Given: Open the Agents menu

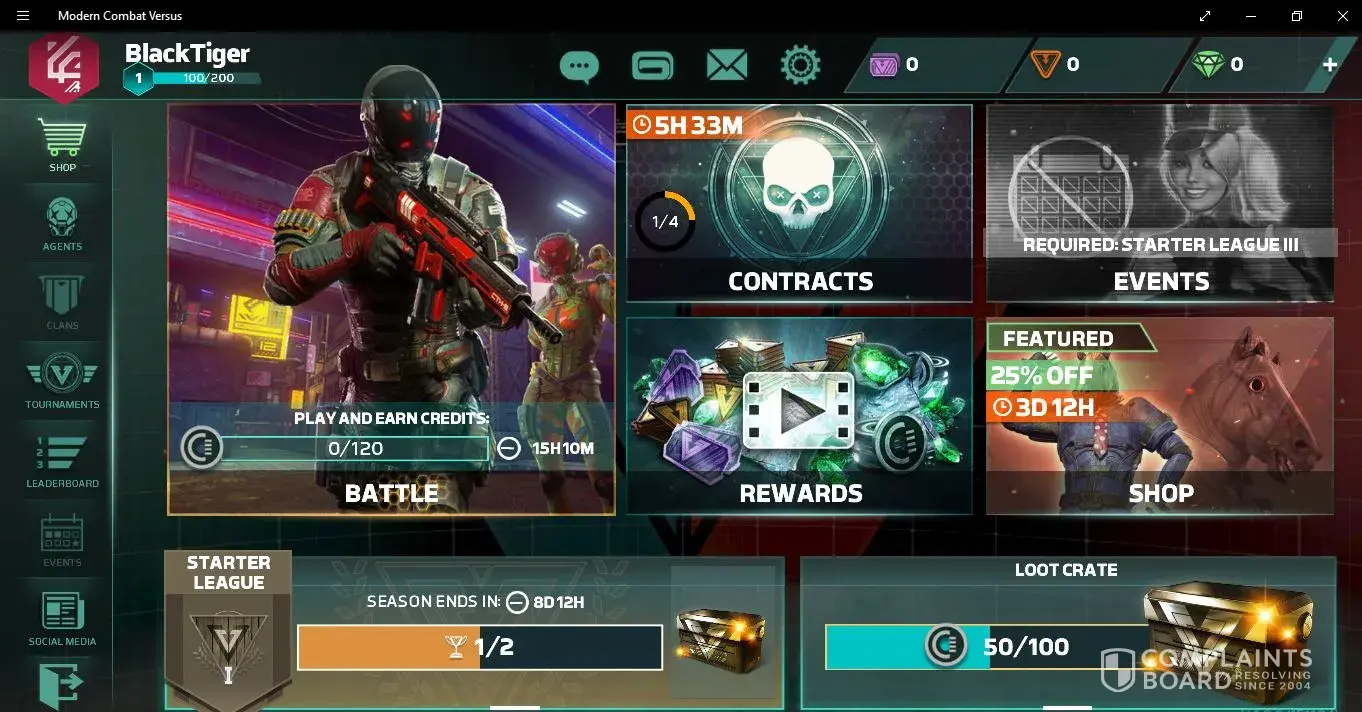Looking at the screenshot, I should click(62, 223).
